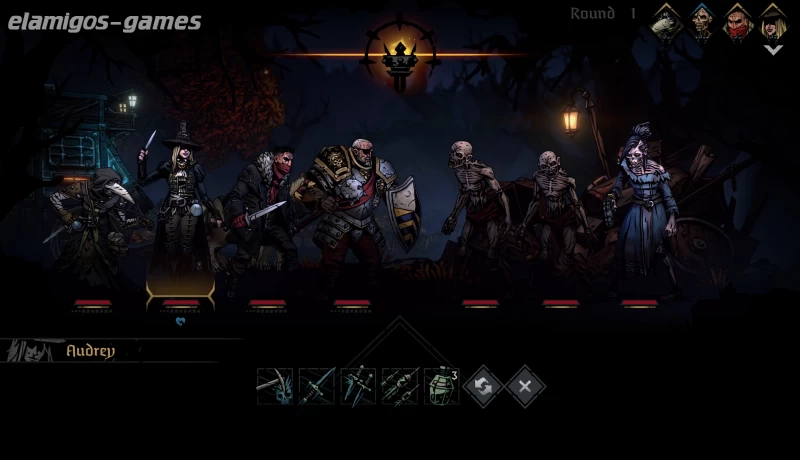Open Audrey's hero name panel
This screenshot has width=800, height=460.
click(90, 351)
